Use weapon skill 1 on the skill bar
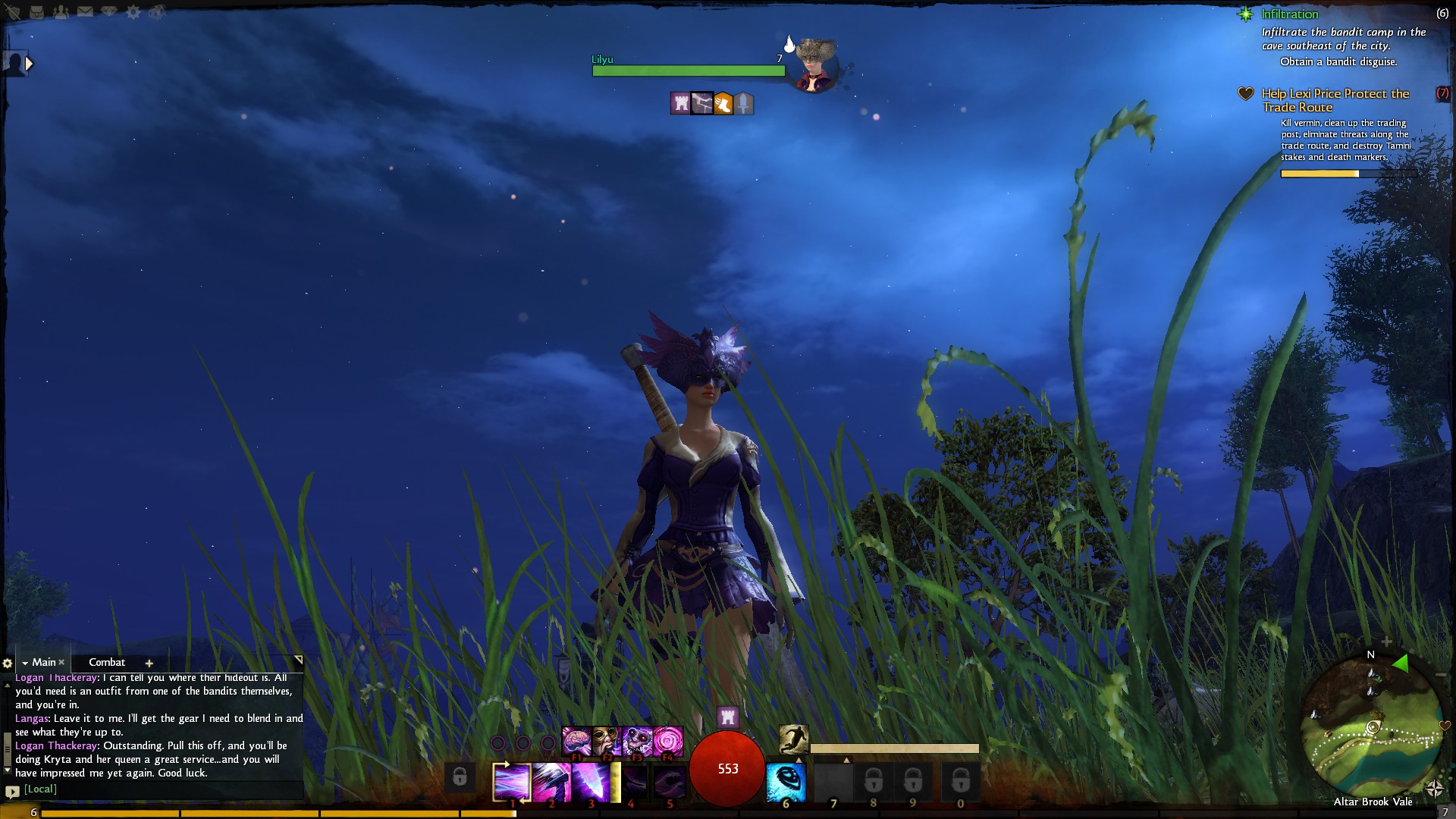The height and width of the screenshot is (819, 1456). pos(512,782)
